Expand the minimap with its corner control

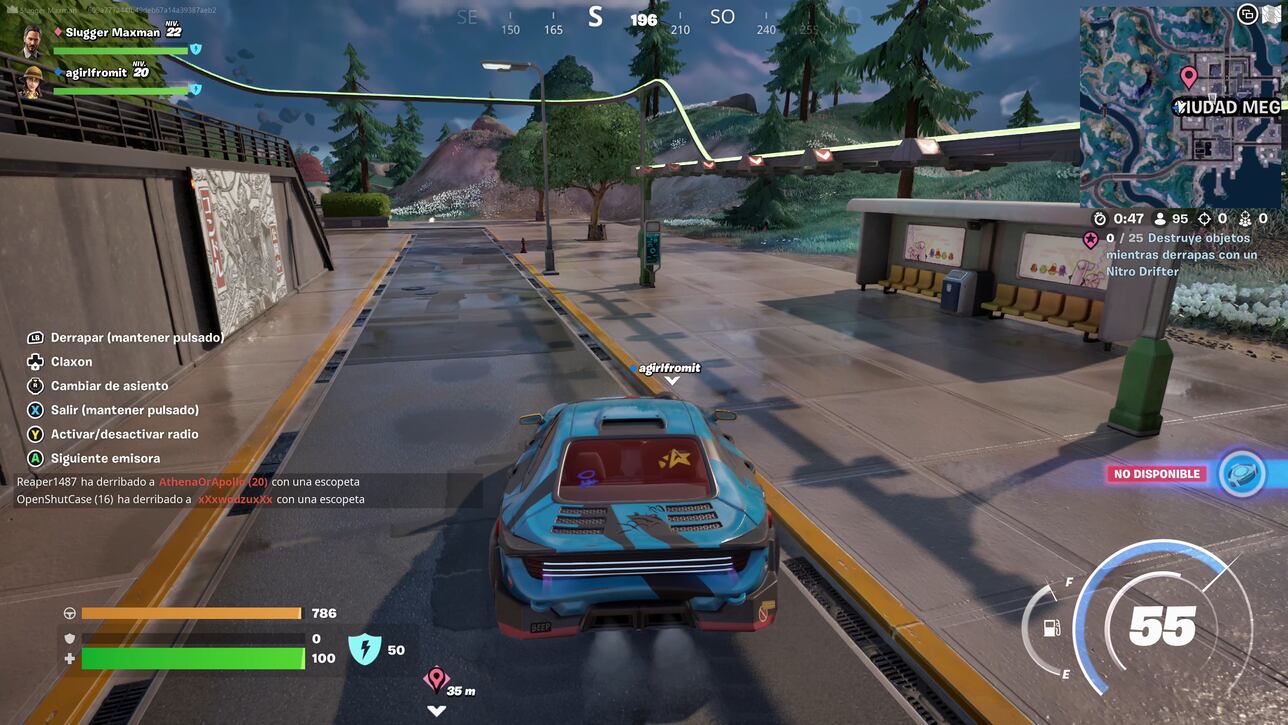coord(1247,14)
